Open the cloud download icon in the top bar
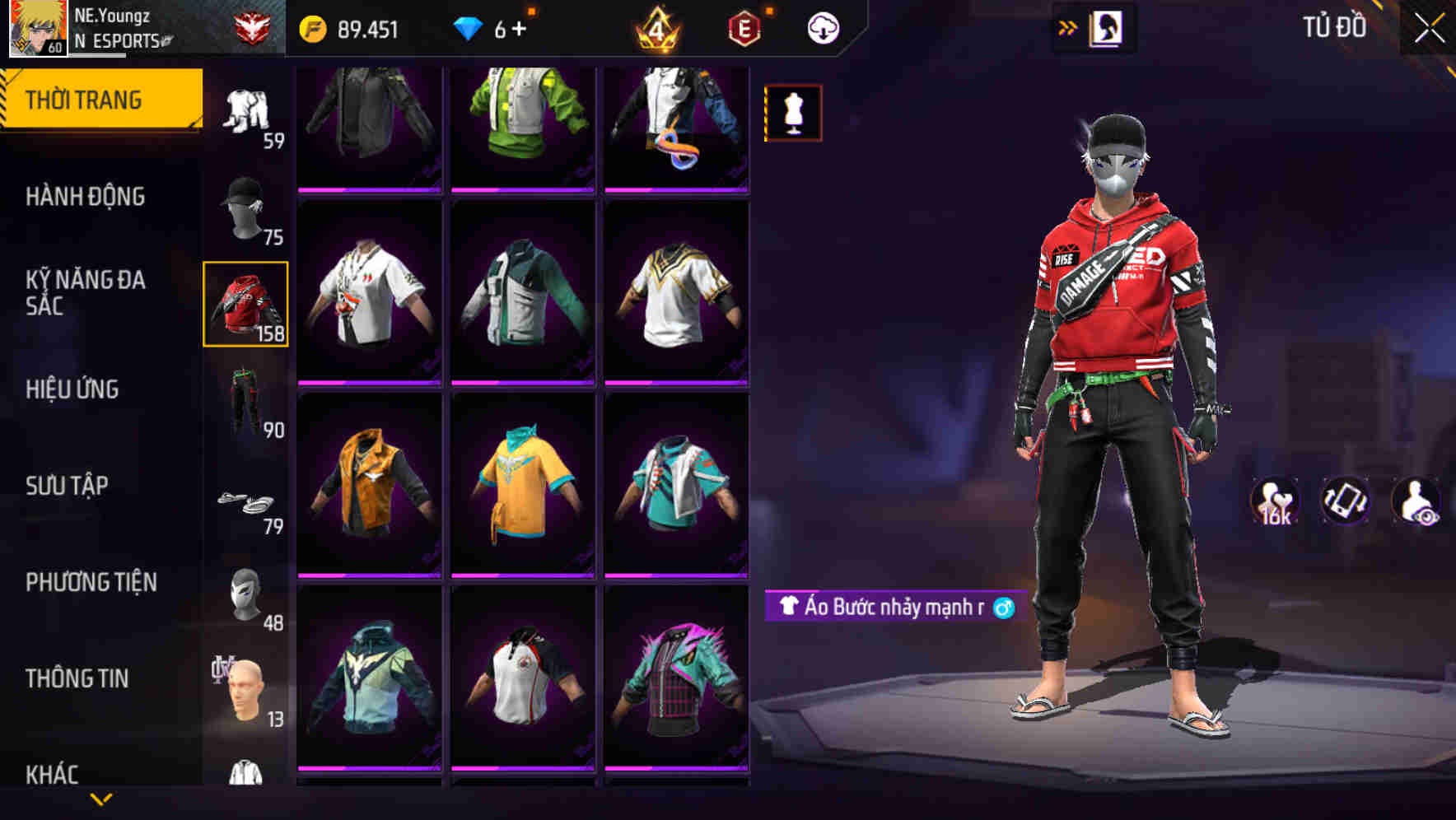Viewport: 1456px width, 820px height. point(824,27)
